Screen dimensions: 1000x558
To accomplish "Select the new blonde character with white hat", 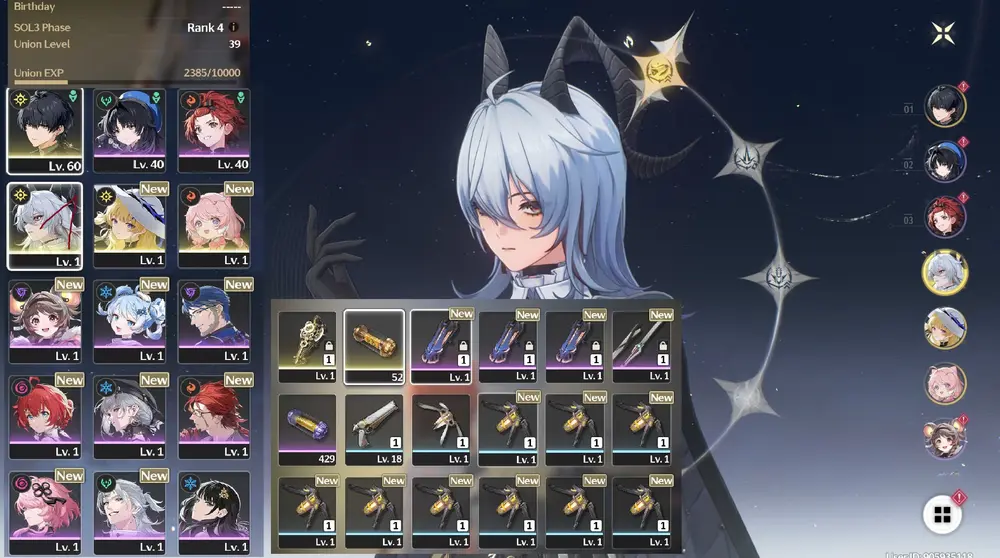I will coord(129,224).
